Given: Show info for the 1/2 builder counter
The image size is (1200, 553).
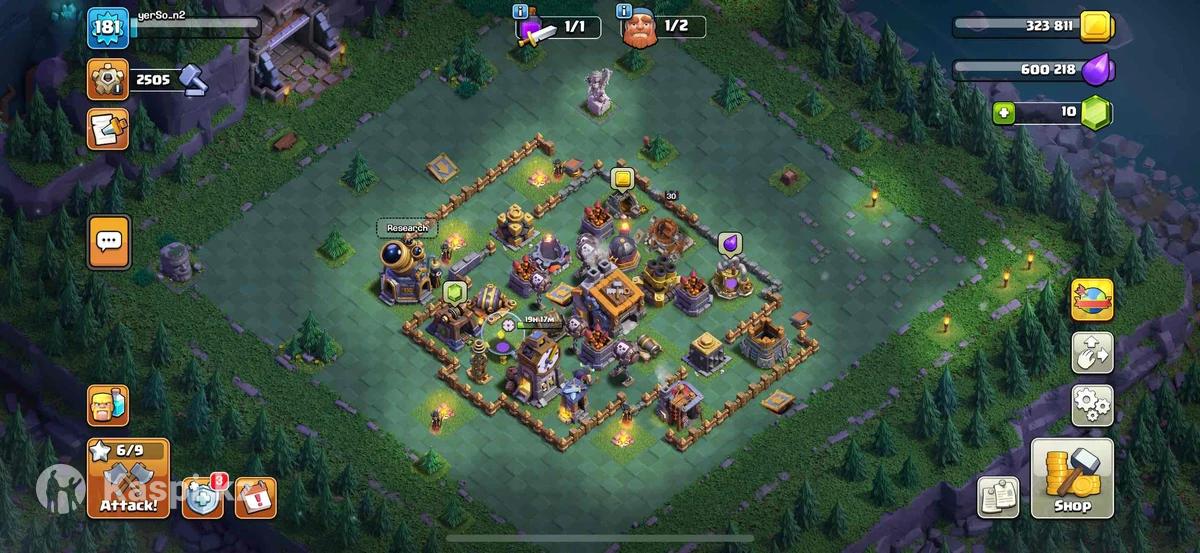Looking at the screenshot, I should click(624, 12).
